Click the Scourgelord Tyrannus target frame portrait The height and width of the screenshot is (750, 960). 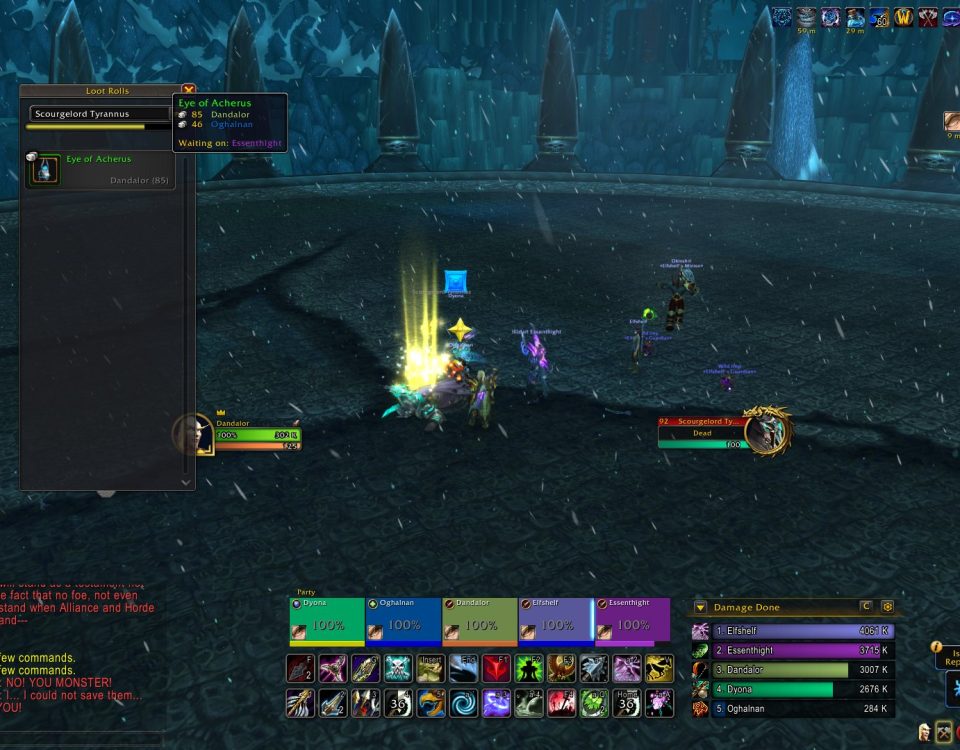(x=767, y=430)
